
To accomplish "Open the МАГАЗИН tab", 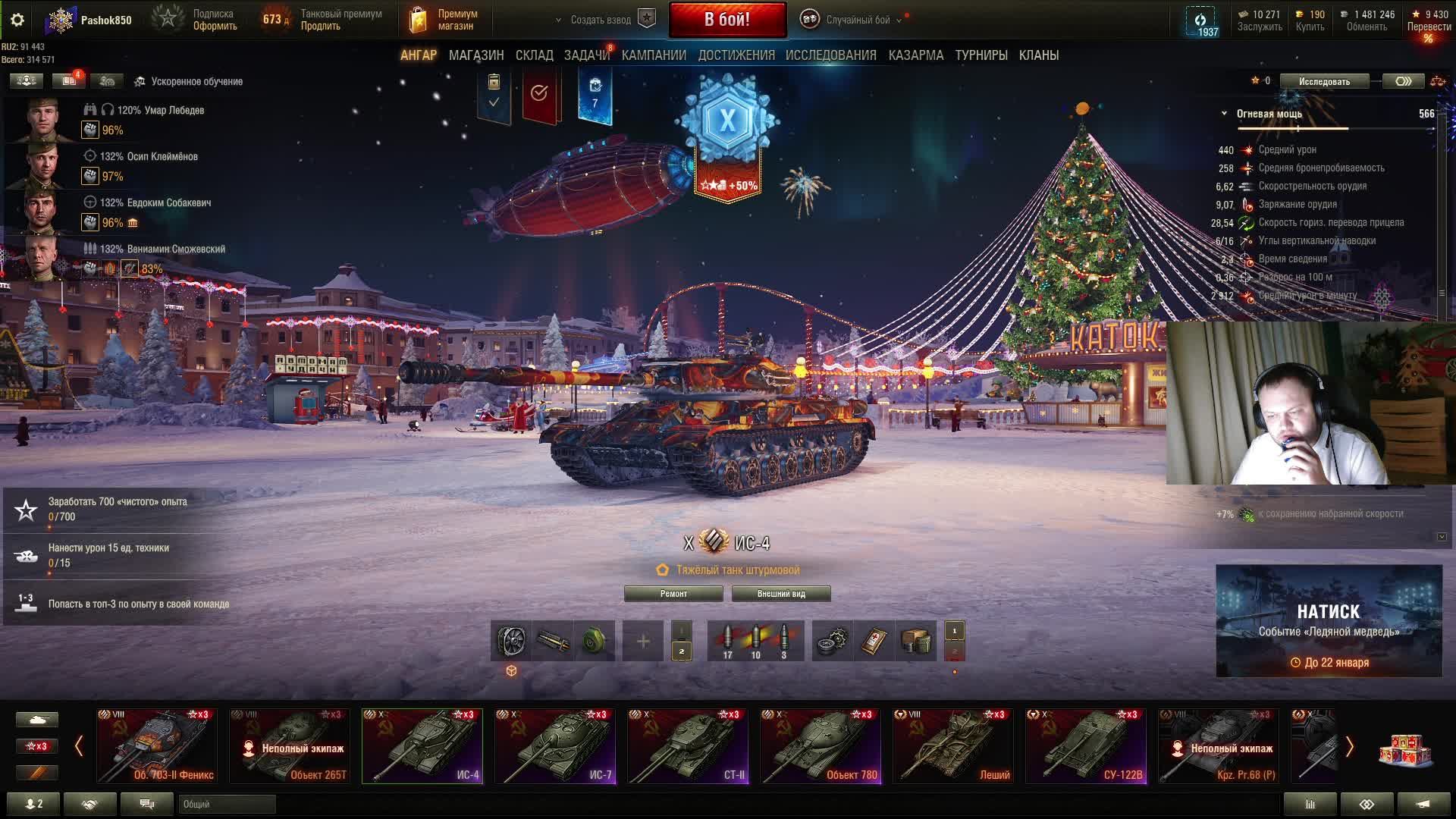I will click(475, 55).
